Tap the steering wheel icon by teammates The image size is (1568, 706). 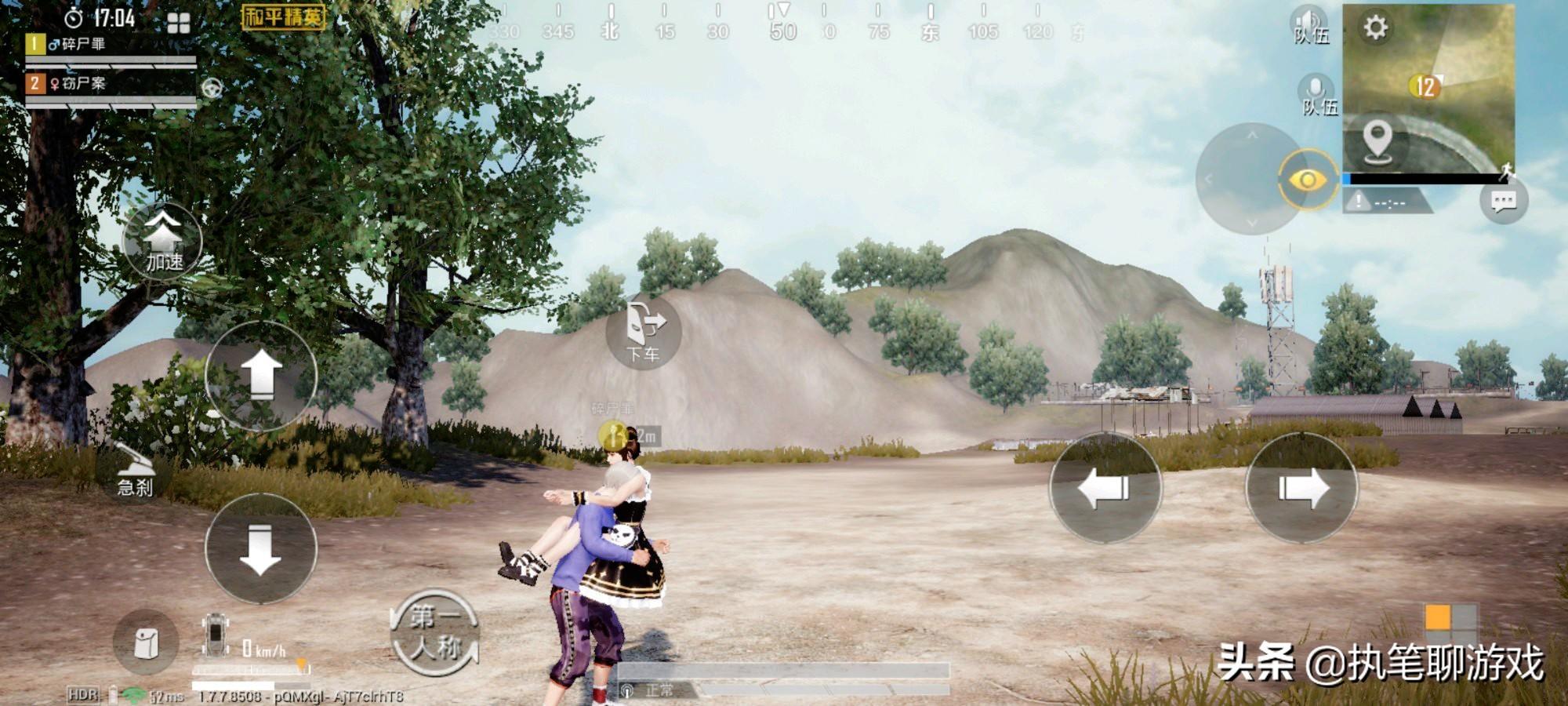pos(212,89)
